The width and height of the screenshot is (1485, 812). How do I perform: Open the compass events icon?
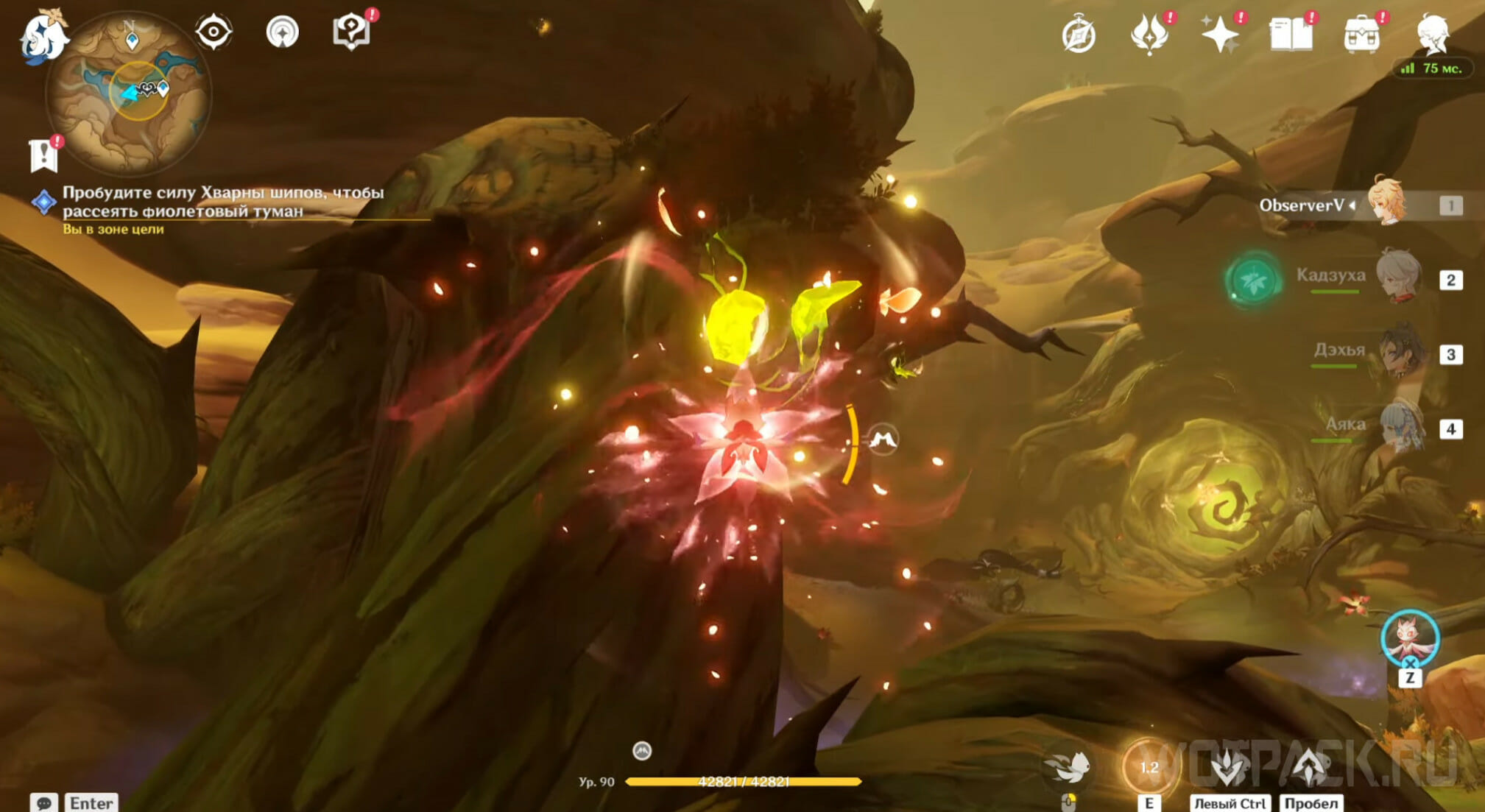[1079, 35]
